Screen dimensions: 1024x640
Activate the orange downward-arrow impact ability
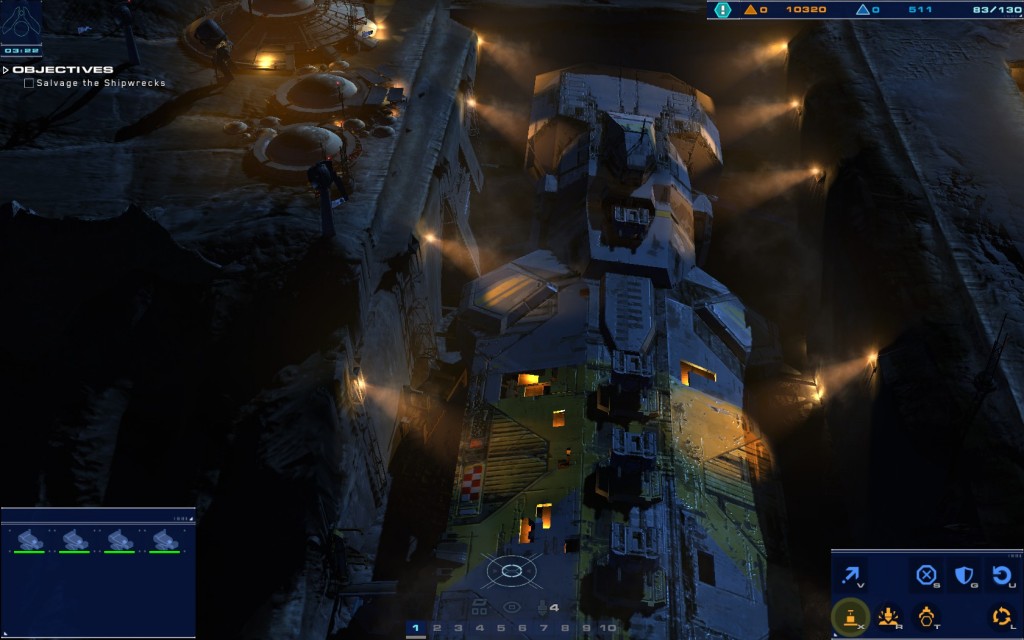[887, 616]
